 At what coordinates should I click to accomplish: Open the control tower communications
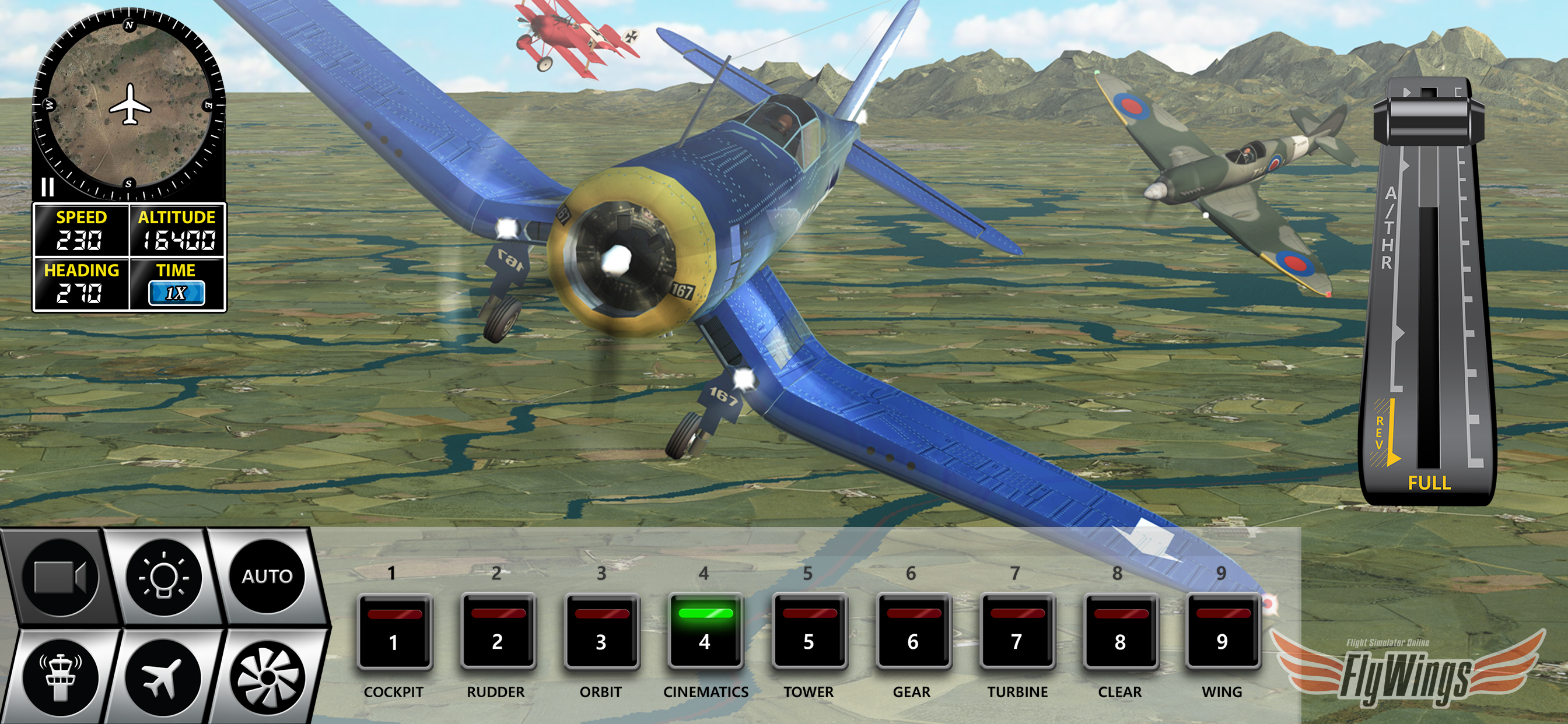tap(60, 677)
